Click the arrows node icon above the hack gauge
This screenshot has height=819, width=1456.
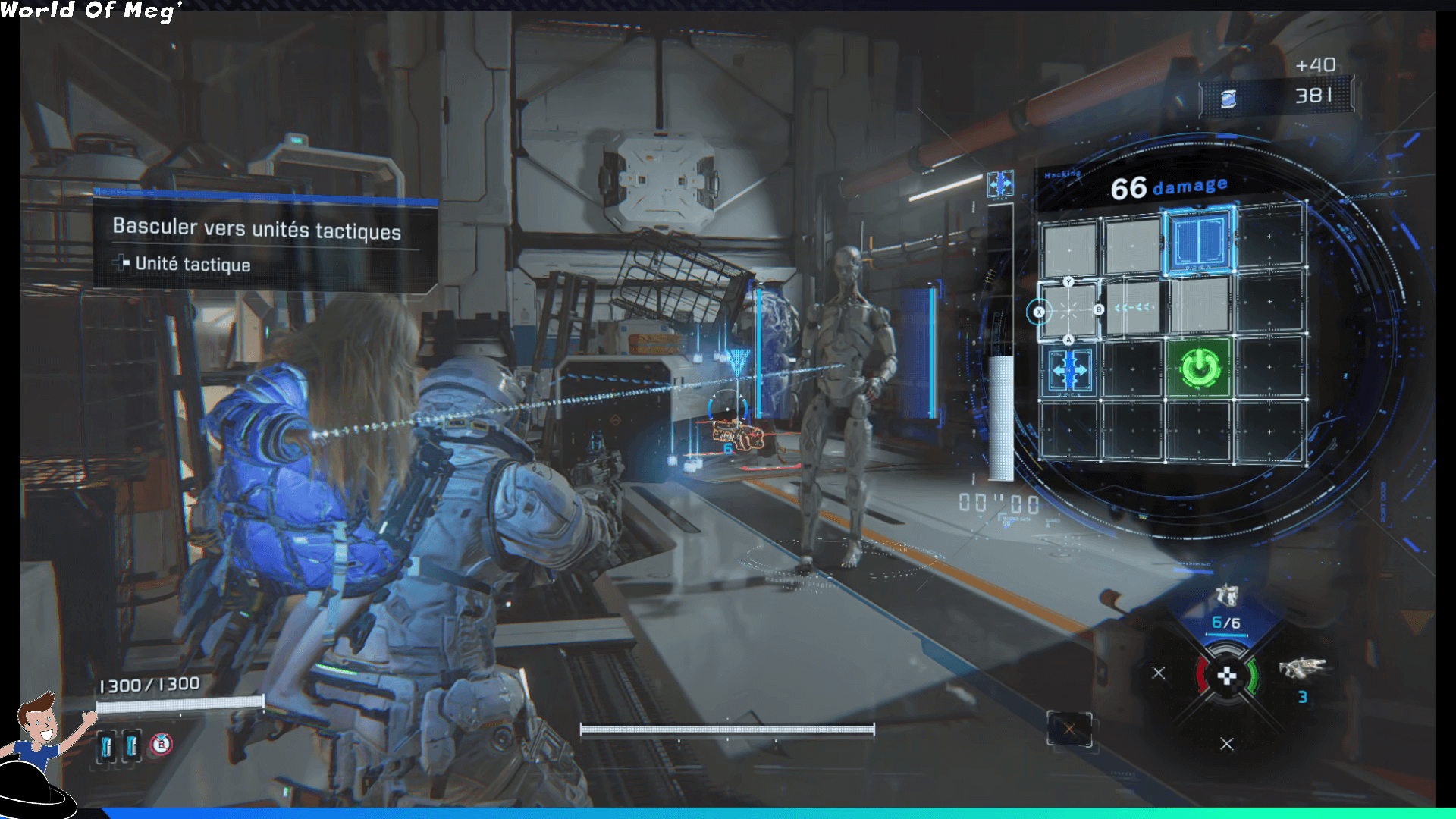[x=1000, y=184]
